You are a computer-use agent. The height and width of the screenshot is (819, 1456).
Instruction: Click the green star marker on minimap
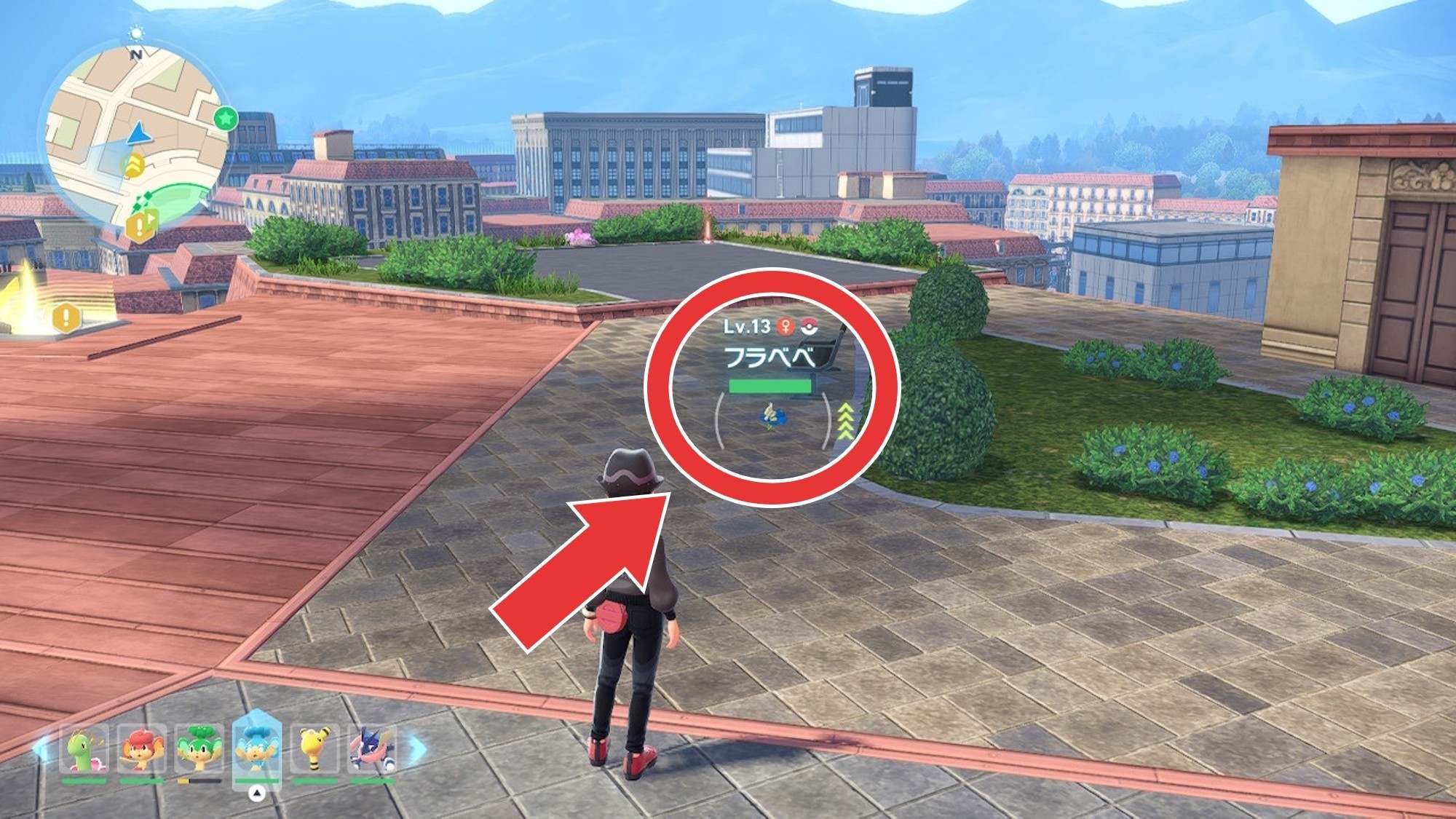(x=226, y=117)
